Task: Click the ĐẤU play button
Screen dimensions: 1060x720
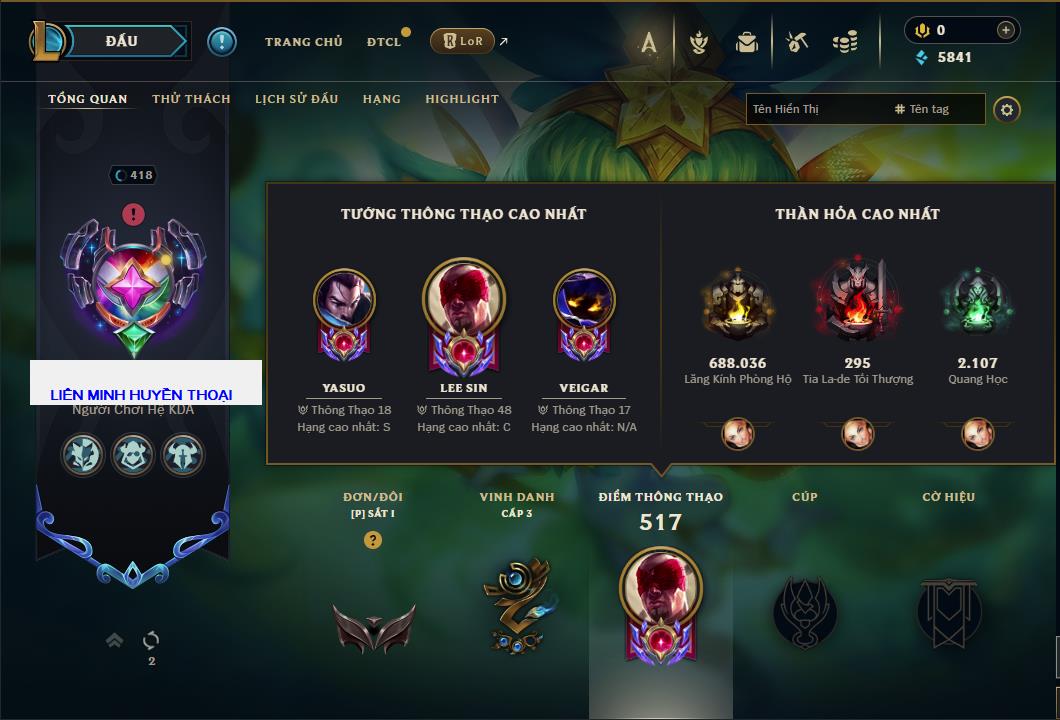Action: [122, 41]
